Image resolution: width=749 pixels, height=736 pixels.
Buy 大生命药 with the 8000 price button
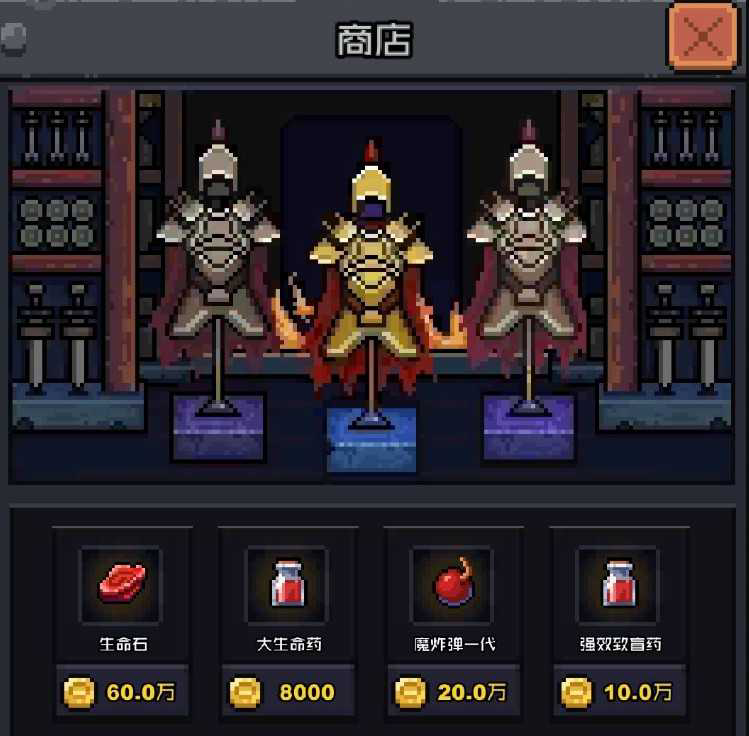pos(288,692)
